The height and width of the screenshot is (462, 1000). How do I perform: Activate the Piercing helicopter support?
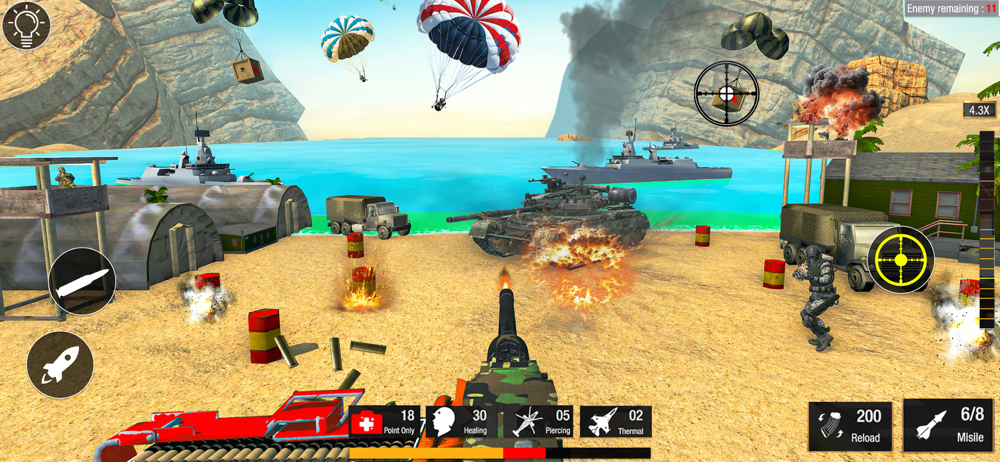540,422
